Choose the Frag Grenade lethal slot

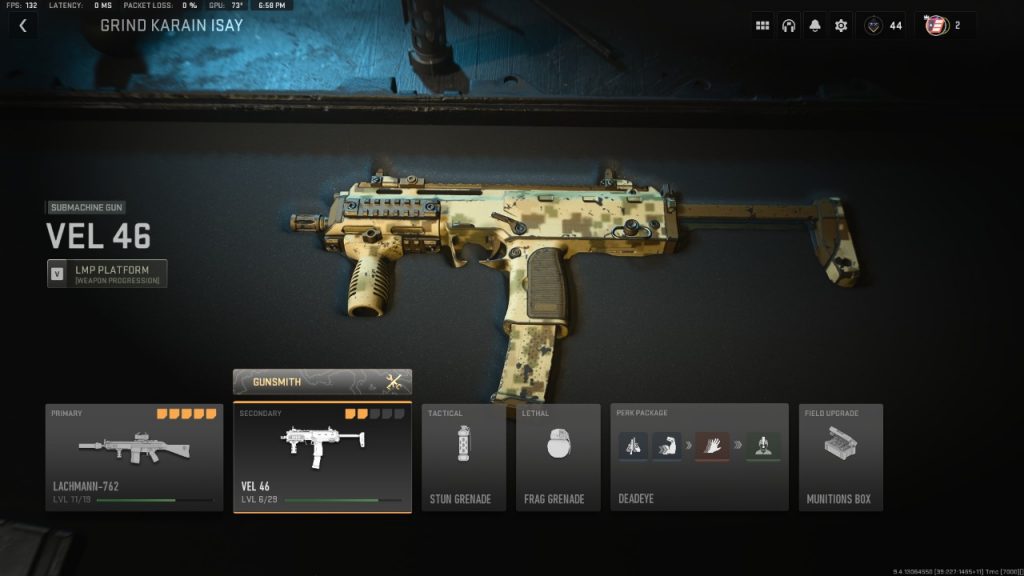click(557, 457)
